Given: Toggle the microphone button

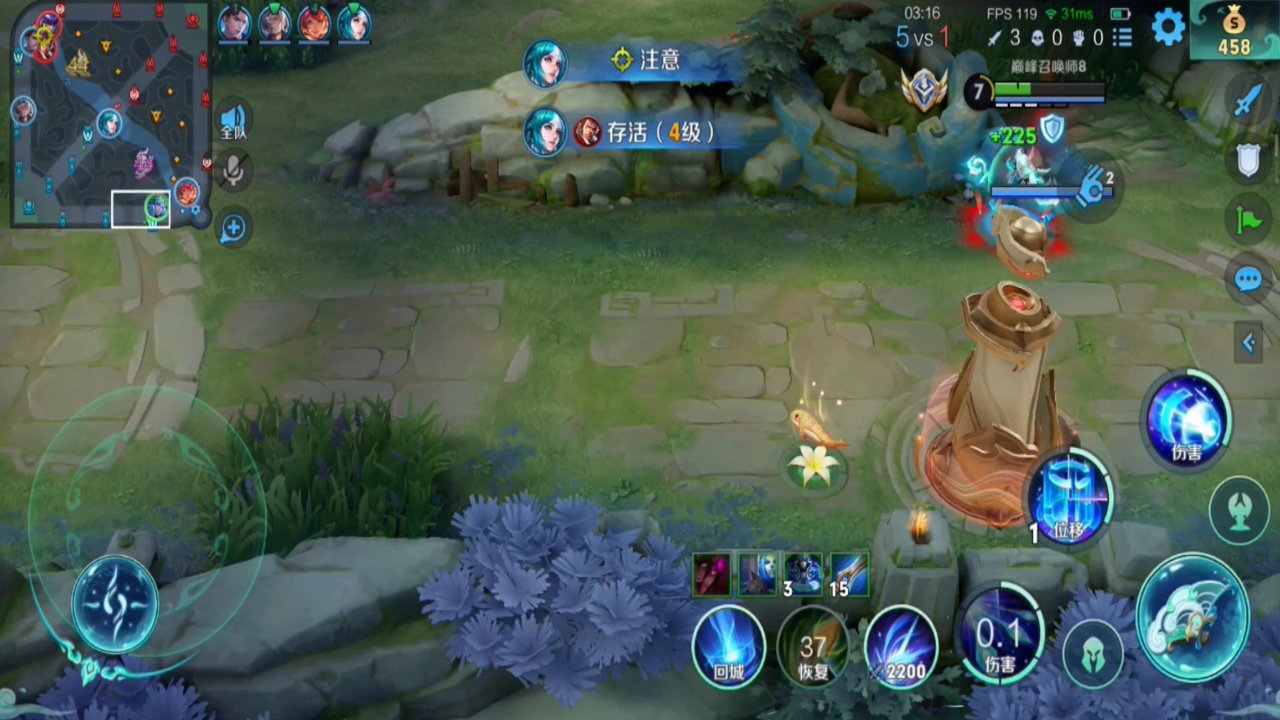Looking at the screenshot, I should click(233, 171).
